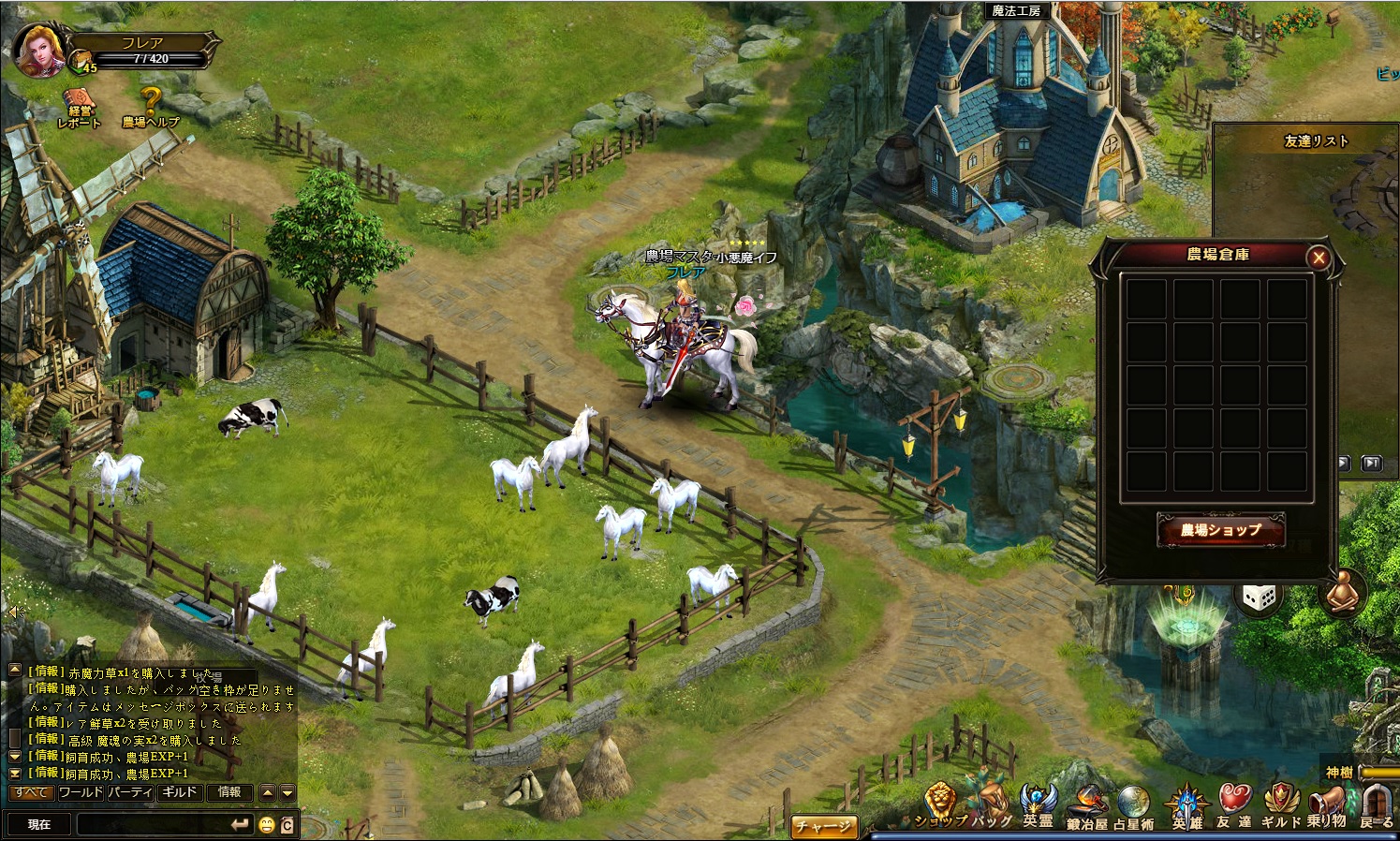Open the chat emoji smiley picker

click(x=267, y=825)
